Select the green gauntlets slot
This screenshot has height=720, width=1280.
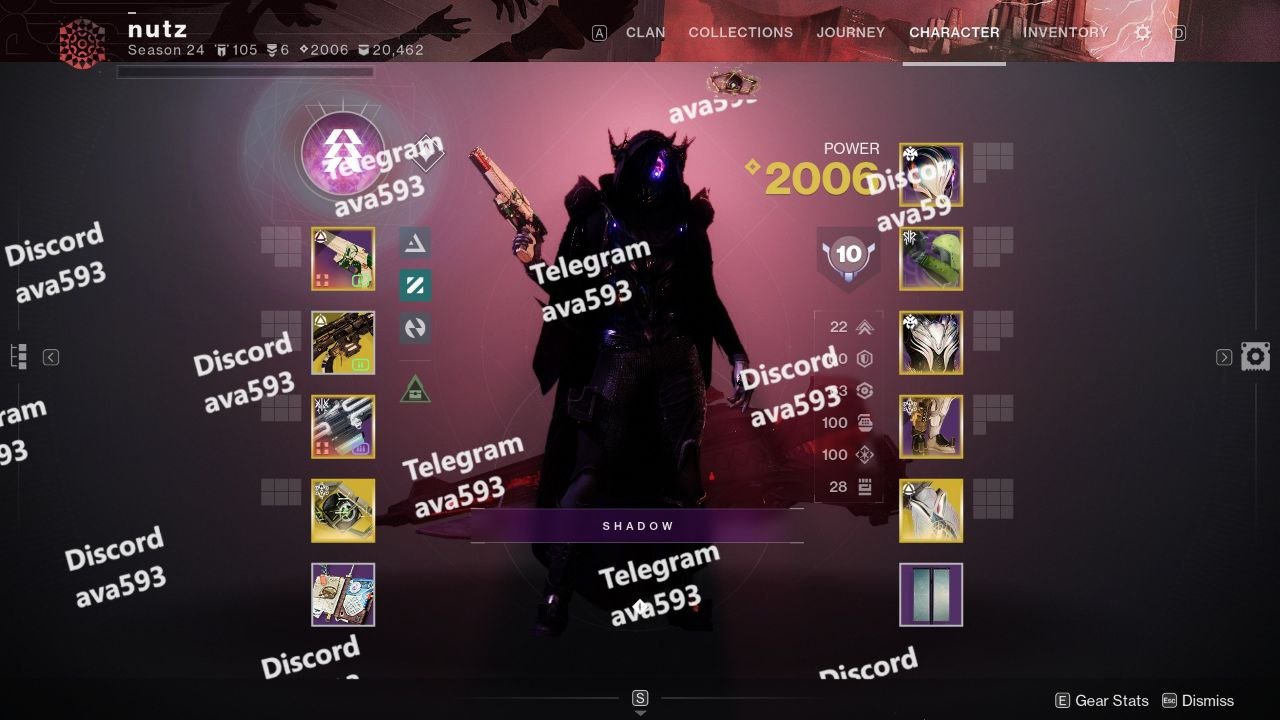[931, 259]
